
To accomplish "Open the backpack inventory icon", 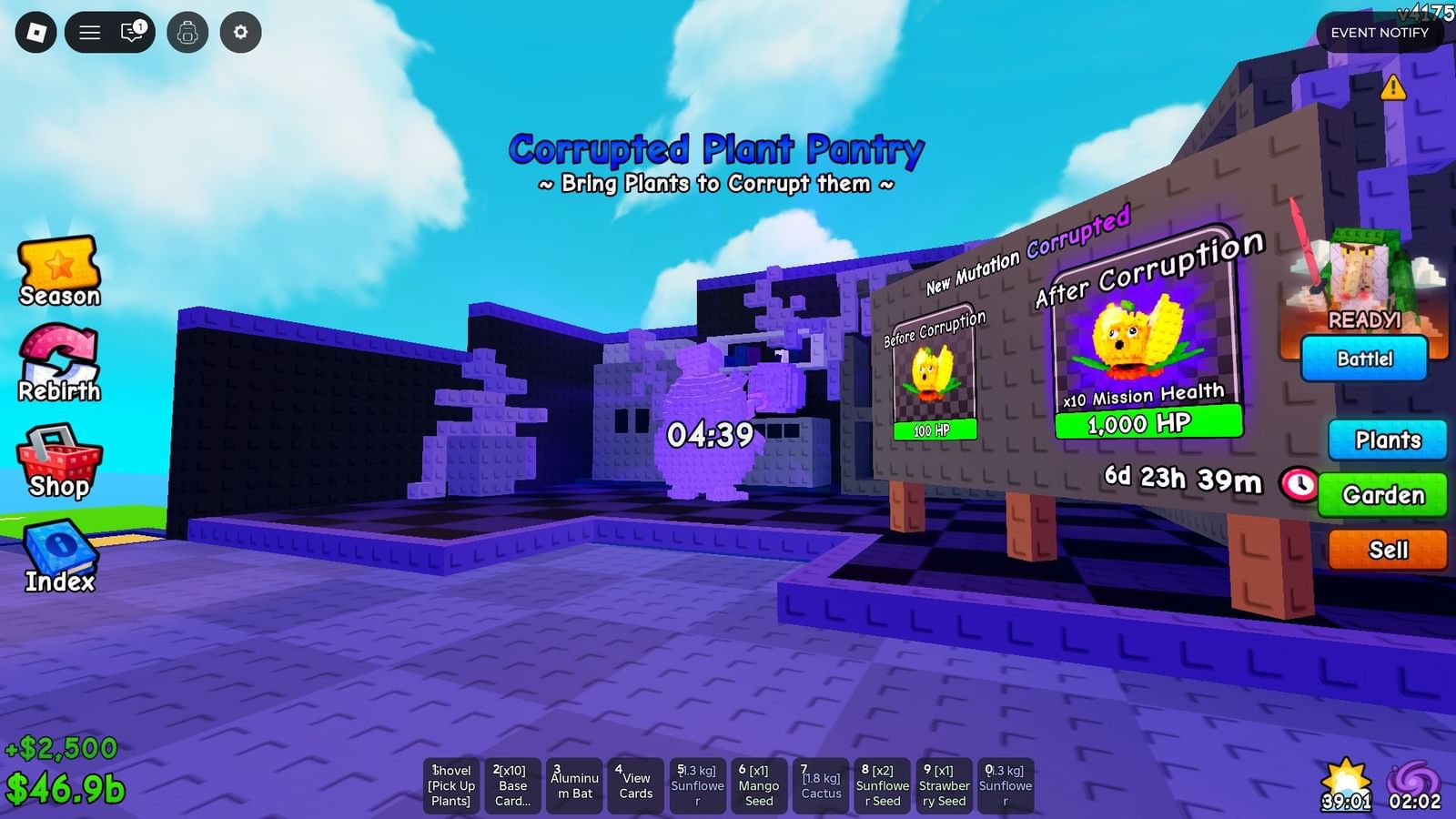I will 187,31.
